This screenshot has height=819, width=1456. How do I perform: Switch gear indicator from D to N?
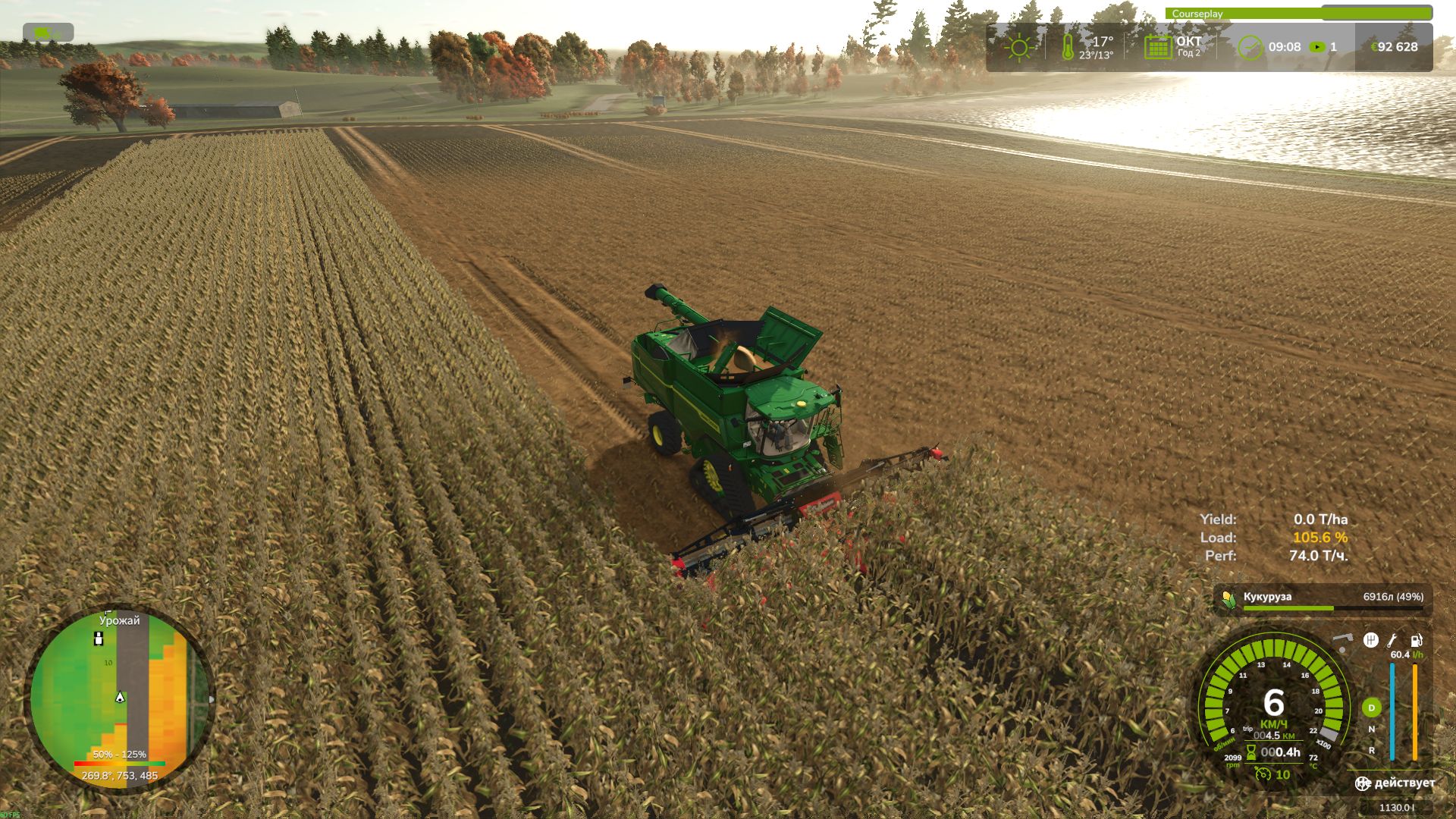(x=1372, y=730)
